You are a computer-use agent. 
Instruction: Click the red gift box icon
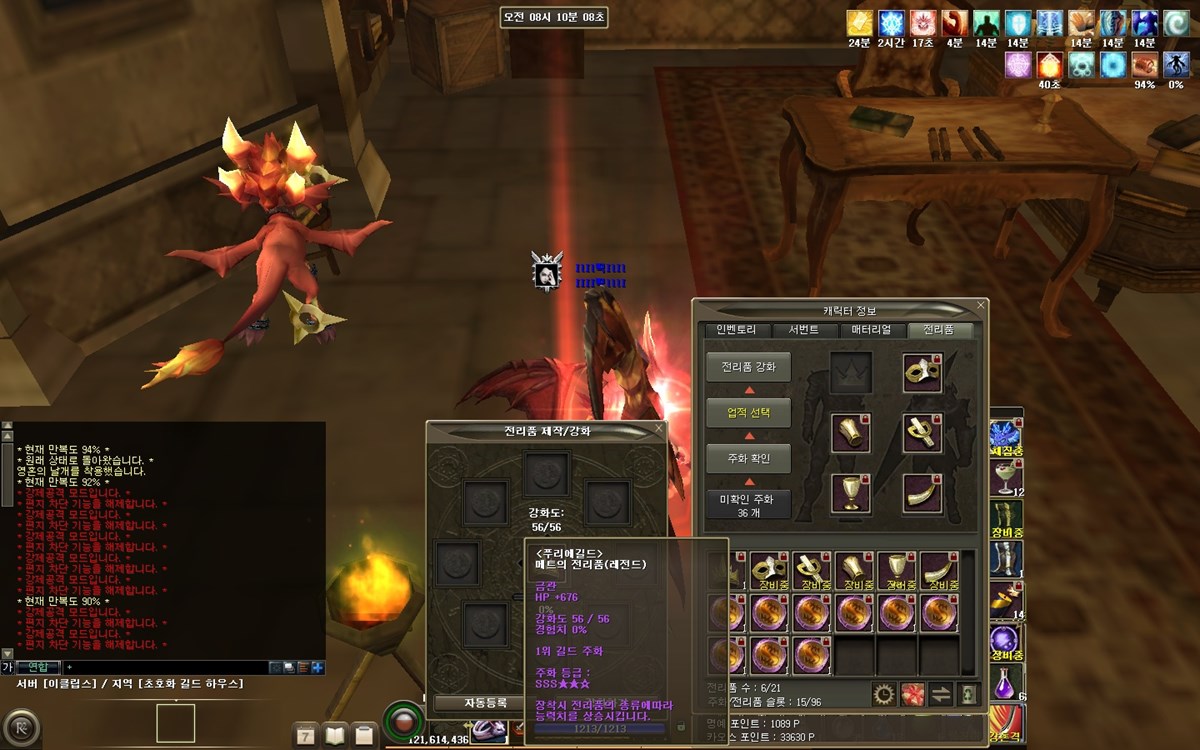click(x=912, y=694)
